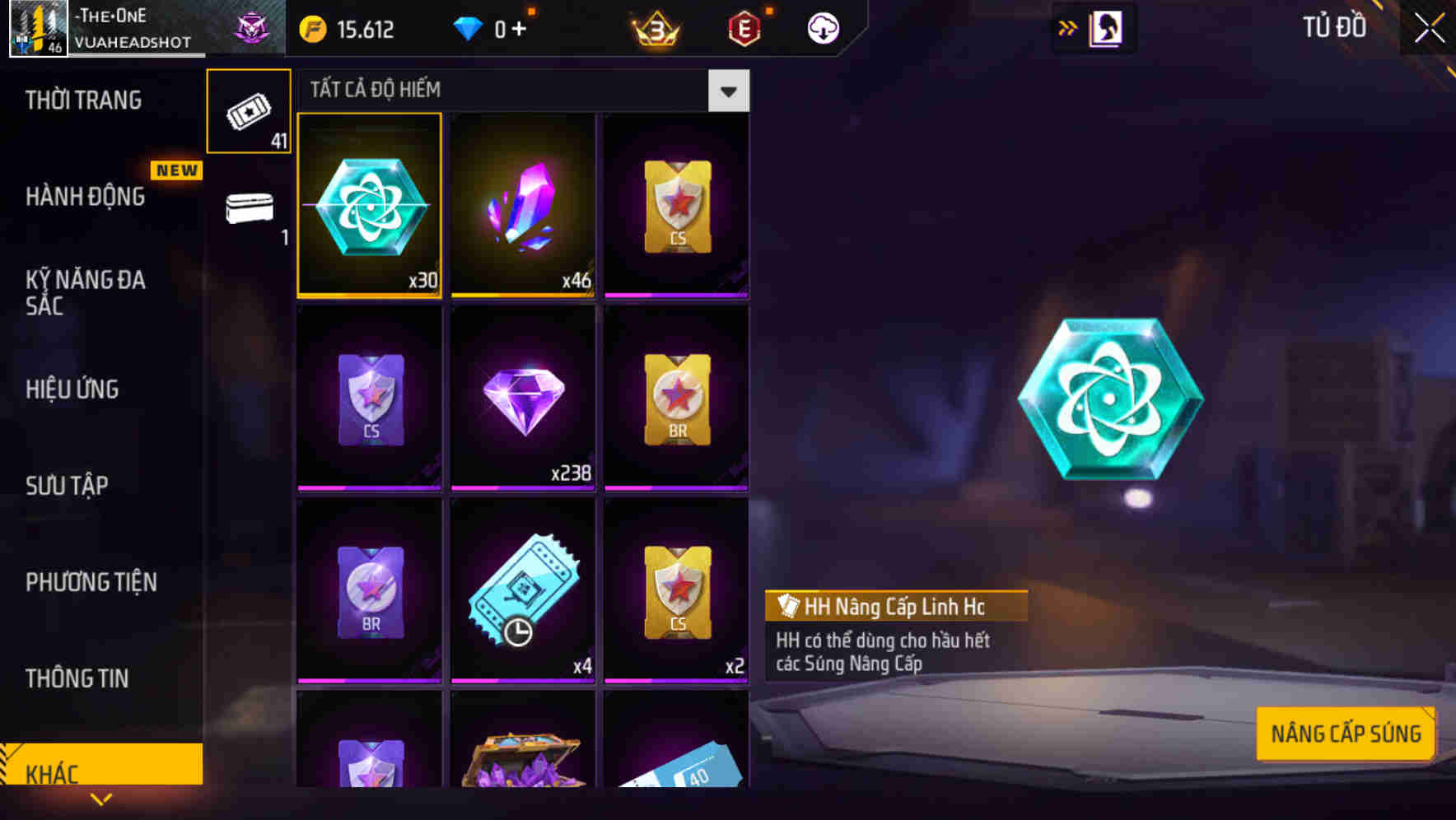Click the double-arrow collapse control
Image resolution: width=1456 pixels, height=820 pixels.
tap(1066, 27)
